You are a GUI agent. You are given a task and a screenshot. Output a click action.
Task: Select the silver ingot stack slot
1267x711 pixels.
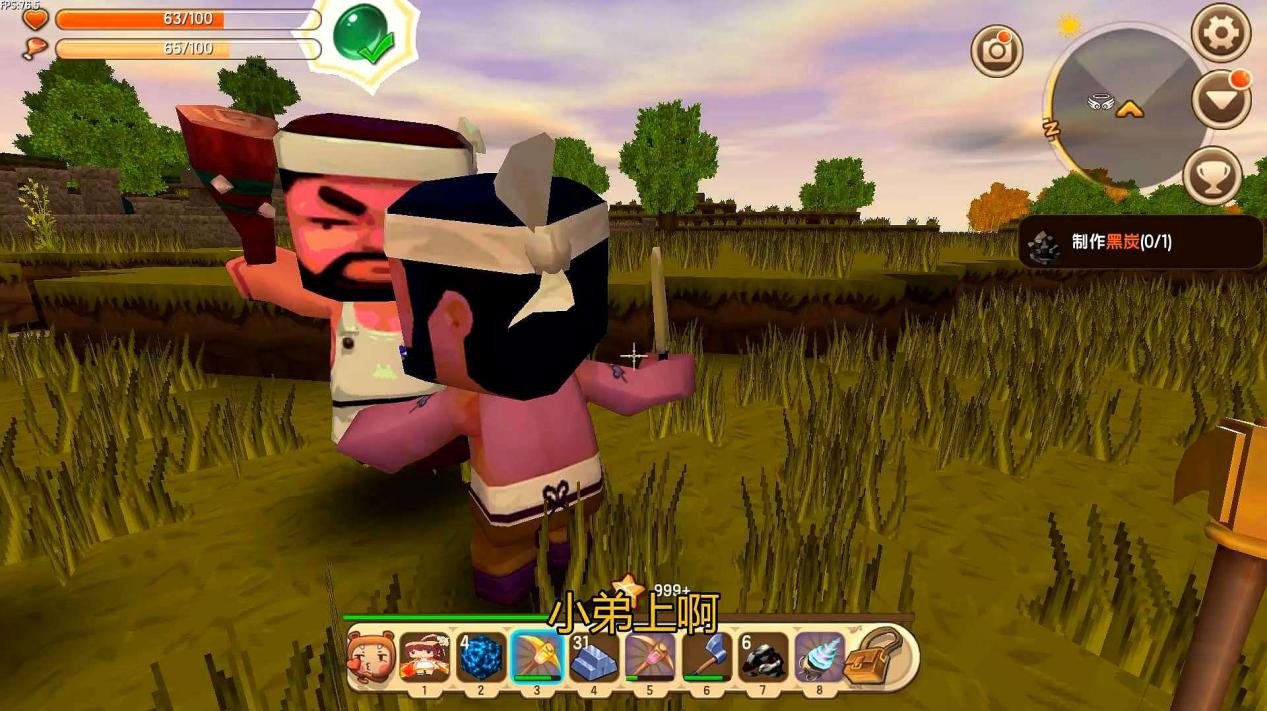[594, 657]
